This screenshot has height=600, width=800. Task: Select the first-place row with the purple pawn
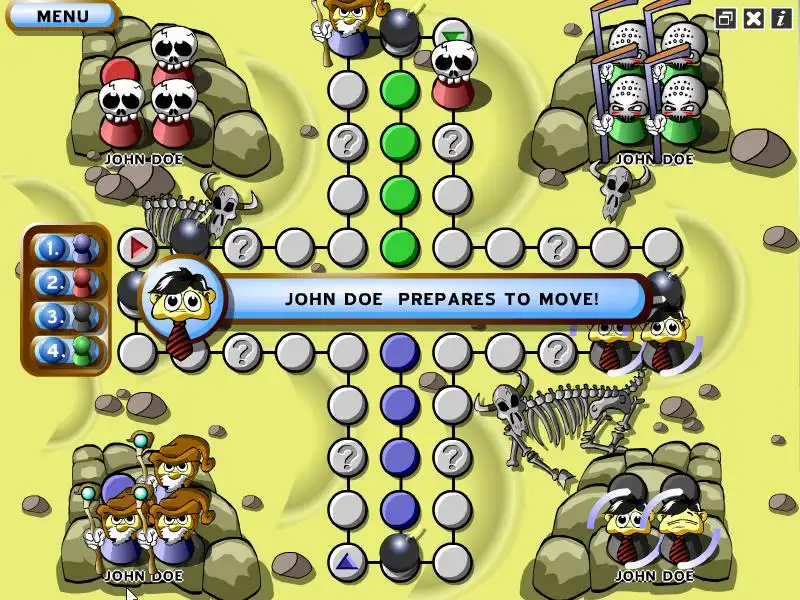(x=67, y=247)
